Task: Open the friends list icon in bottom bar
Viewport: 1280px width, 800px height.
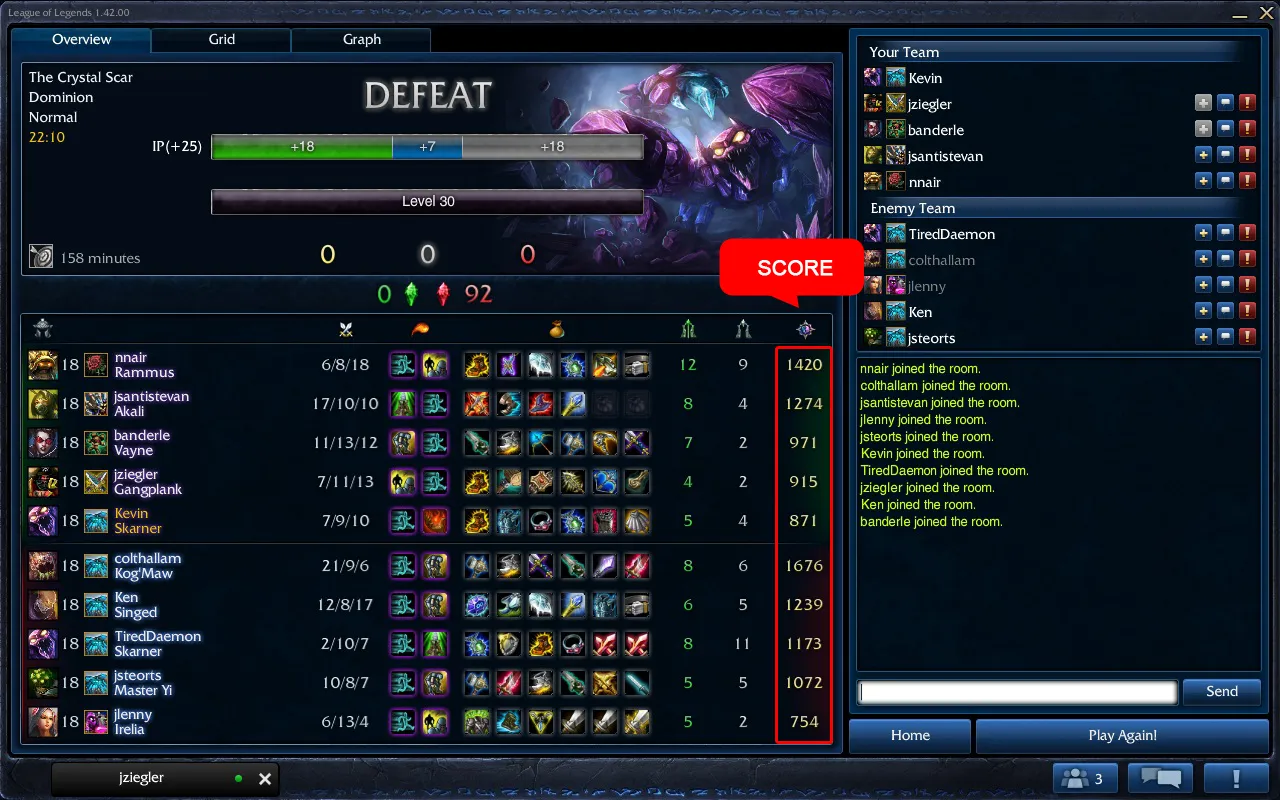Action: click(x=1084, y=777)
